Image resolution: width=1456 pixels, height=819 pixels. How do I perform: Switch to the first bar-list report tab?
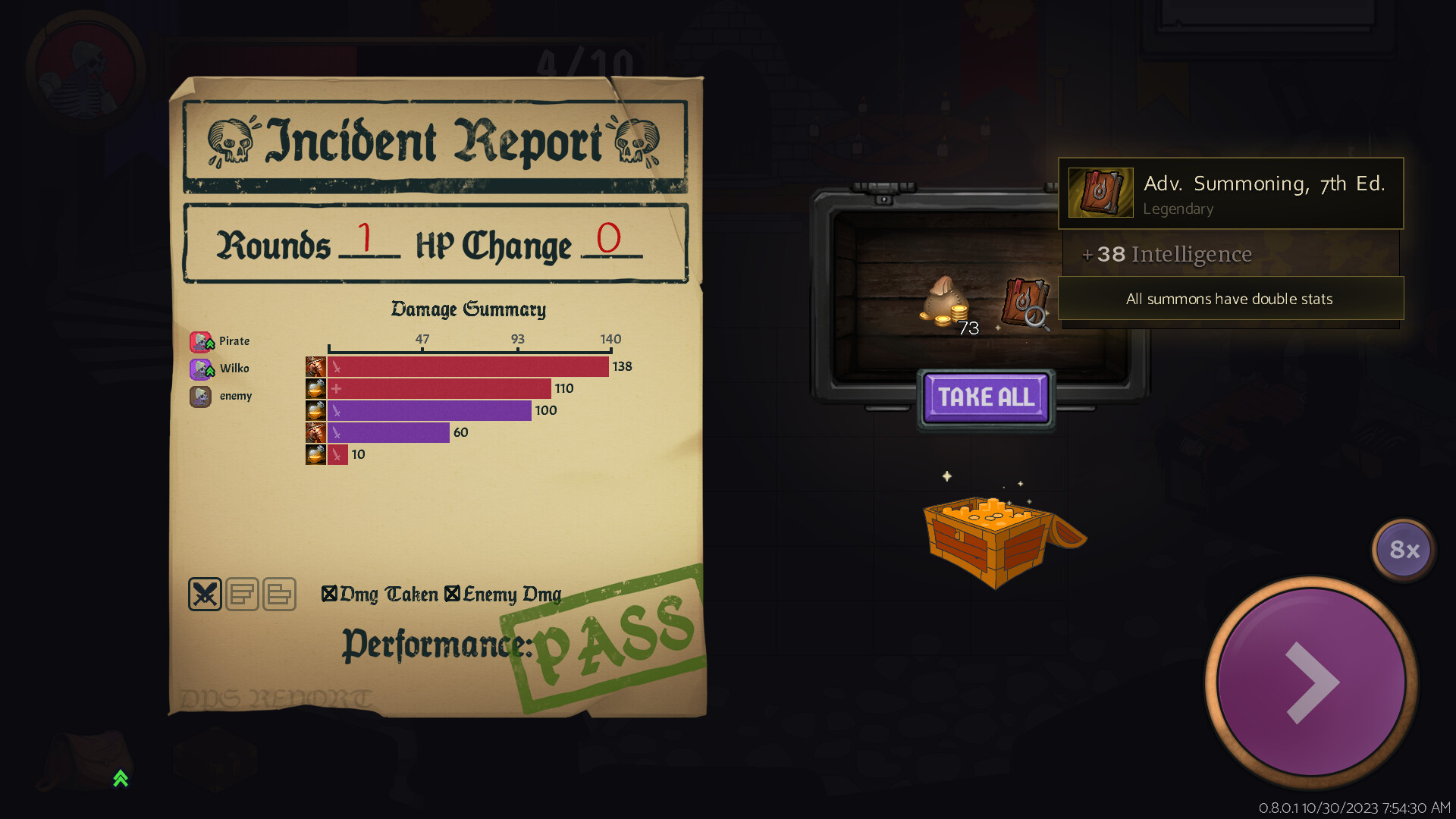point(243,594)
